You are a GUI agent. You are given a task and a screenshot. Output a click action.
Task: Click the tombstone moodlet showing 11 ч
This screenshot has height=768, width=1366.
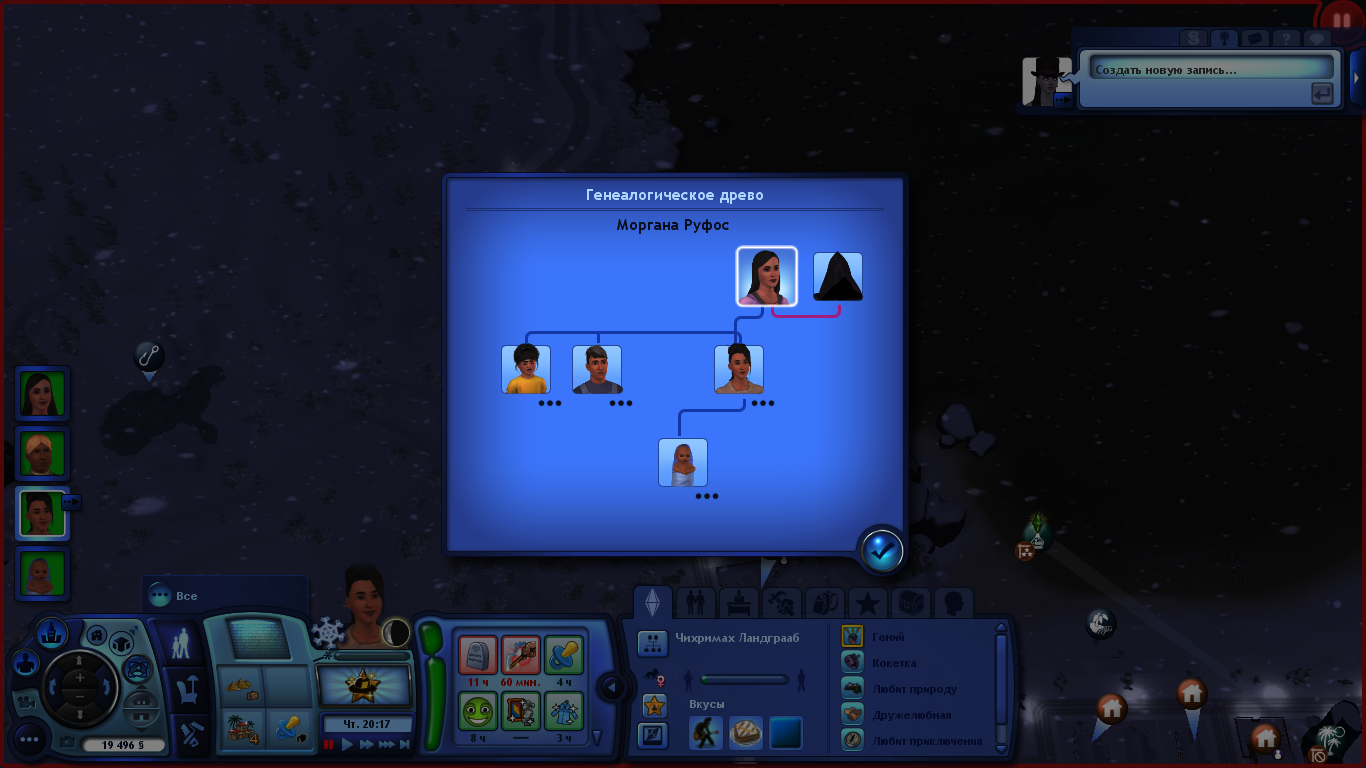tap(478, 655)
